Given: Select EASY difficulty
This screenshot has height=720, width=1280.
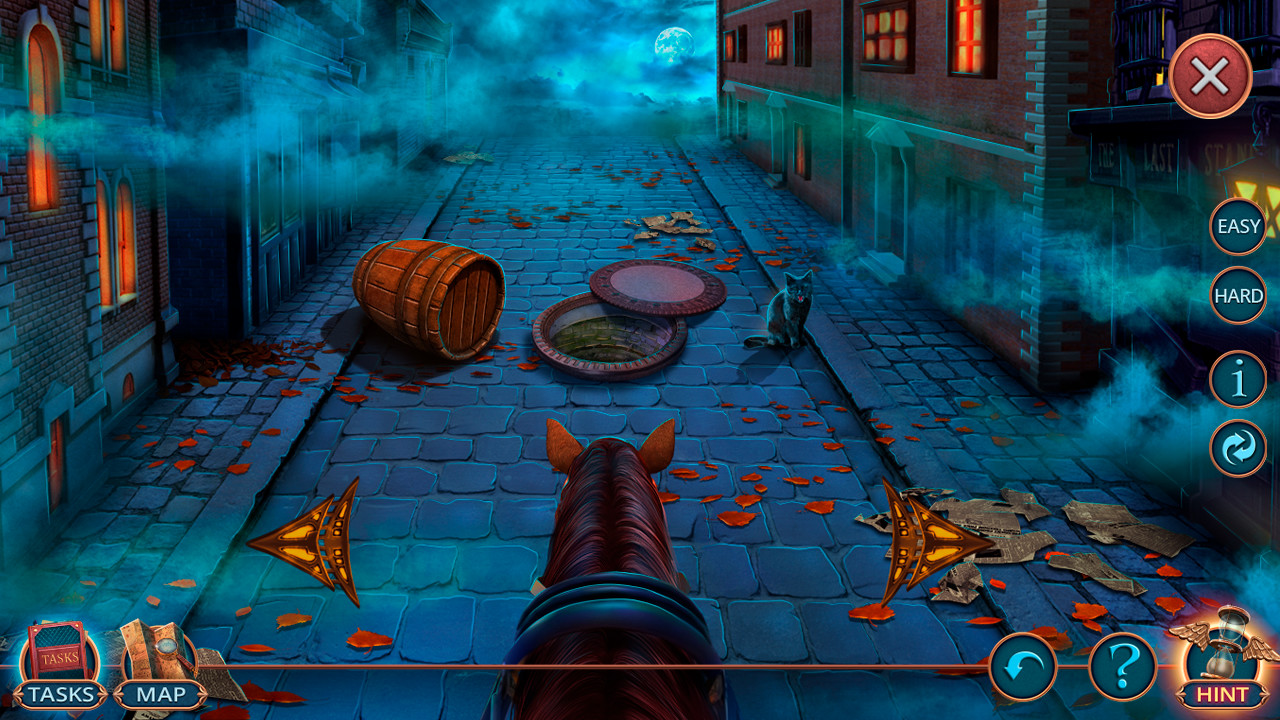Looking at the screenshot, I should point(1238,227).
